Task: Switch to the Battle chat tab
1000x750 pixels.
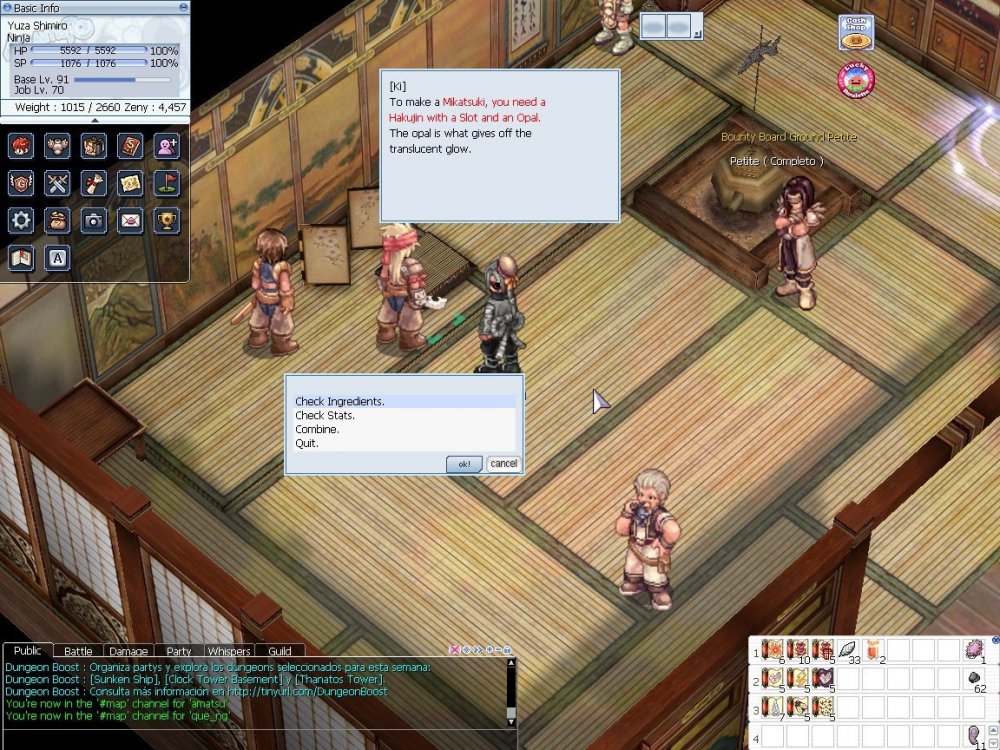Action: (78, 652)
